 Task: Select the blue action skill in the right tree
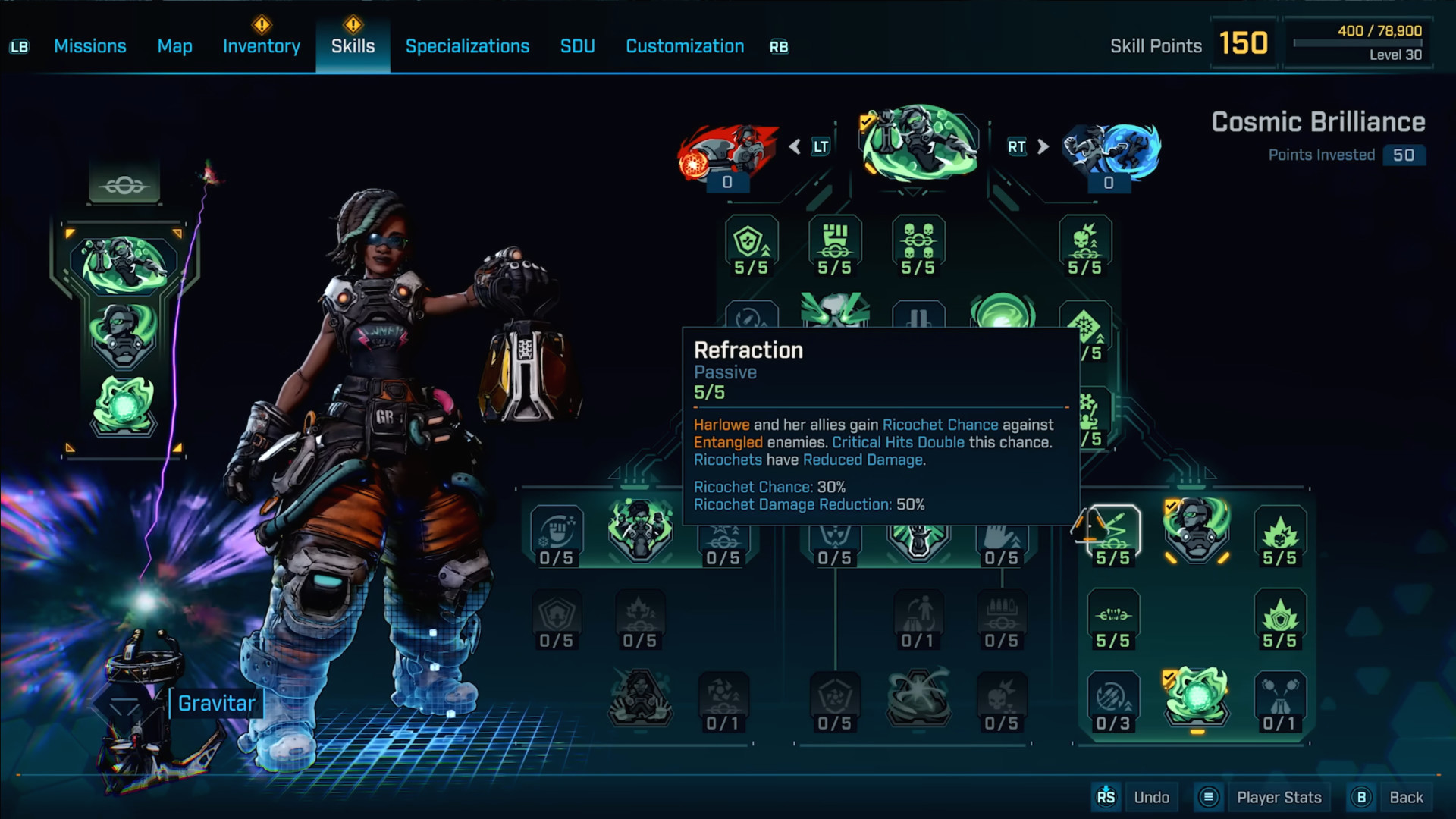[1109, 148]
